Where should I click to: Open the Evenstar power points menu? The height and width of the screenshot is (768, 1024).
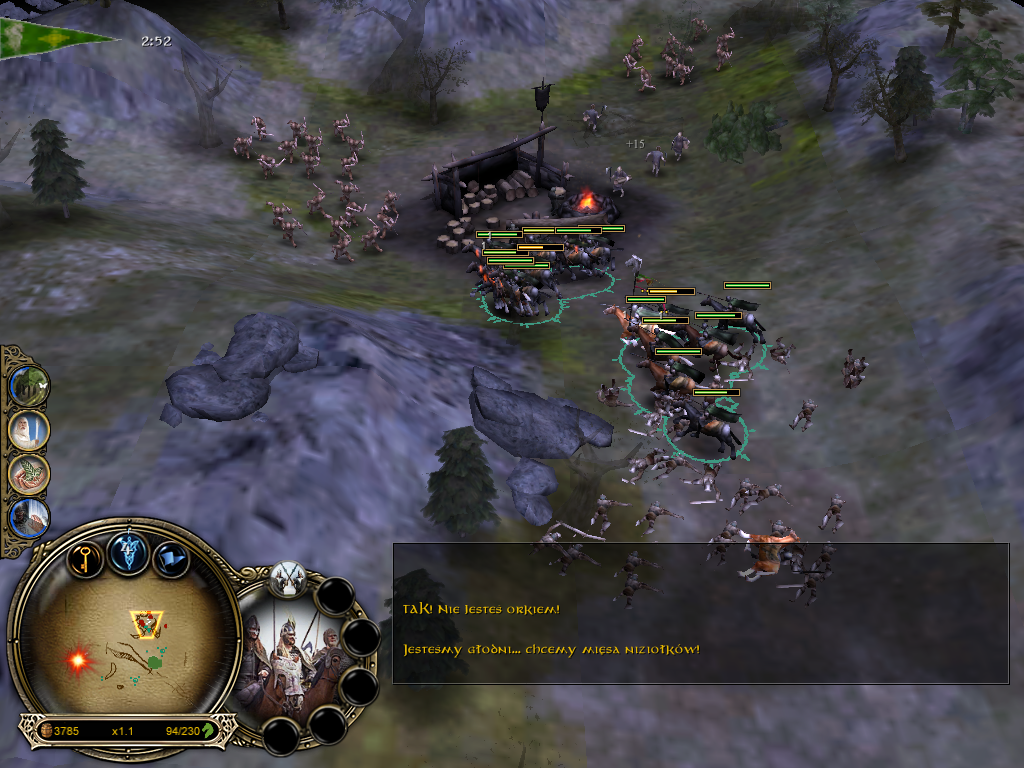[129, 552]
